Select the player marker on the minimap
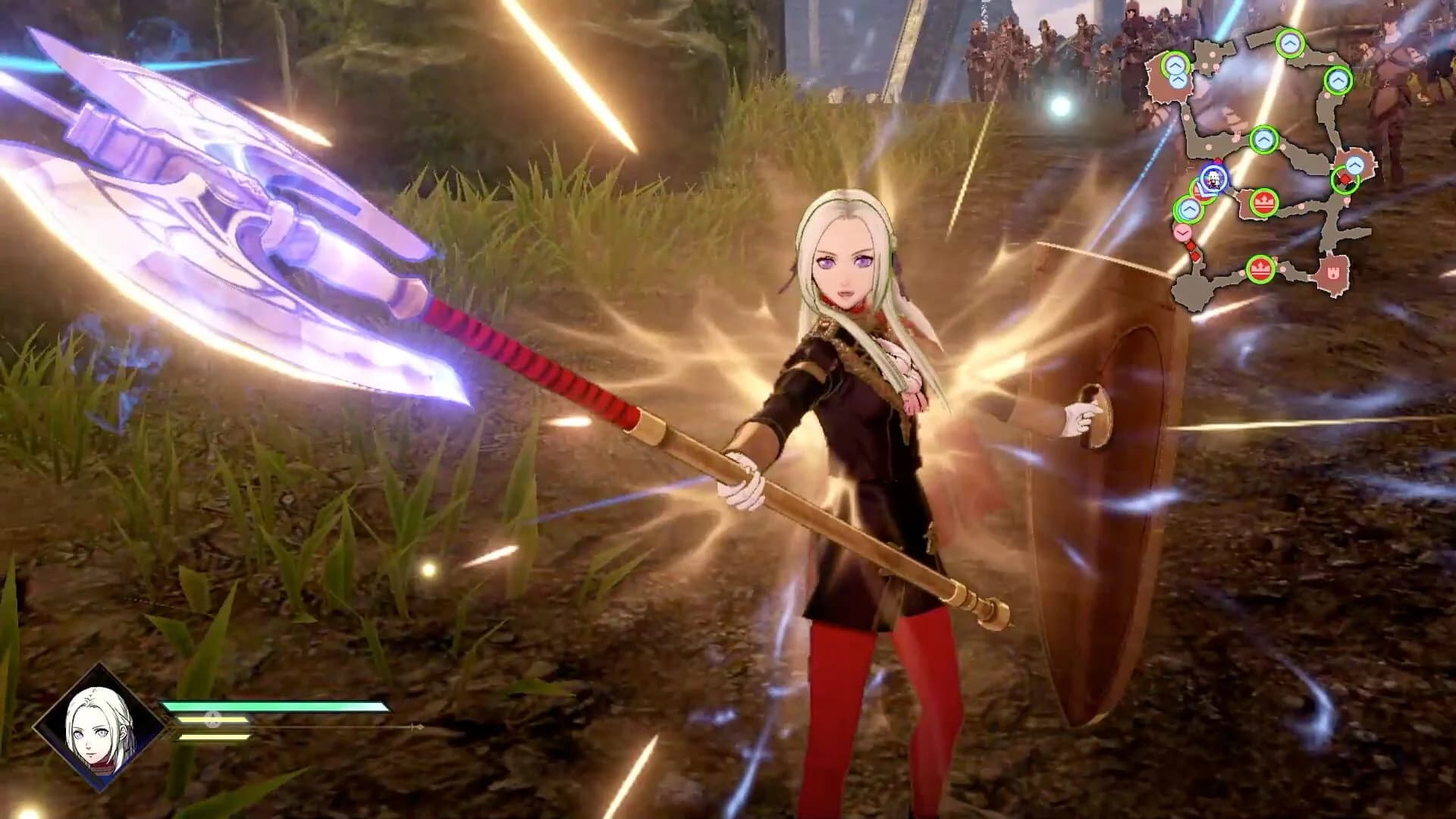Screen dimensions: 1456x819 coord(1213,178)
